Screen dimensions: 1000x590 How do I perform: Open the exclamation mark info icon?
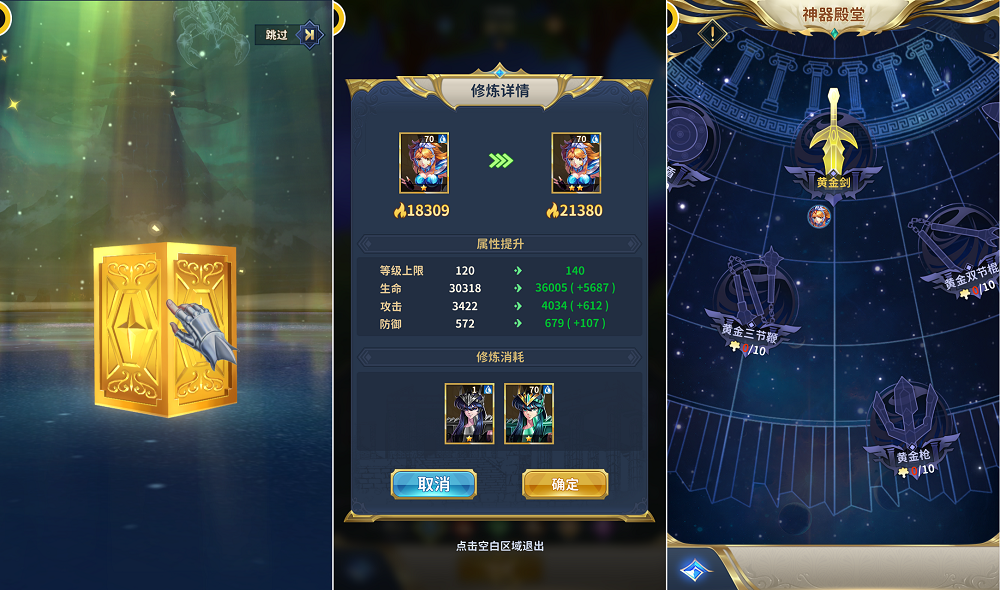point(712,34)
